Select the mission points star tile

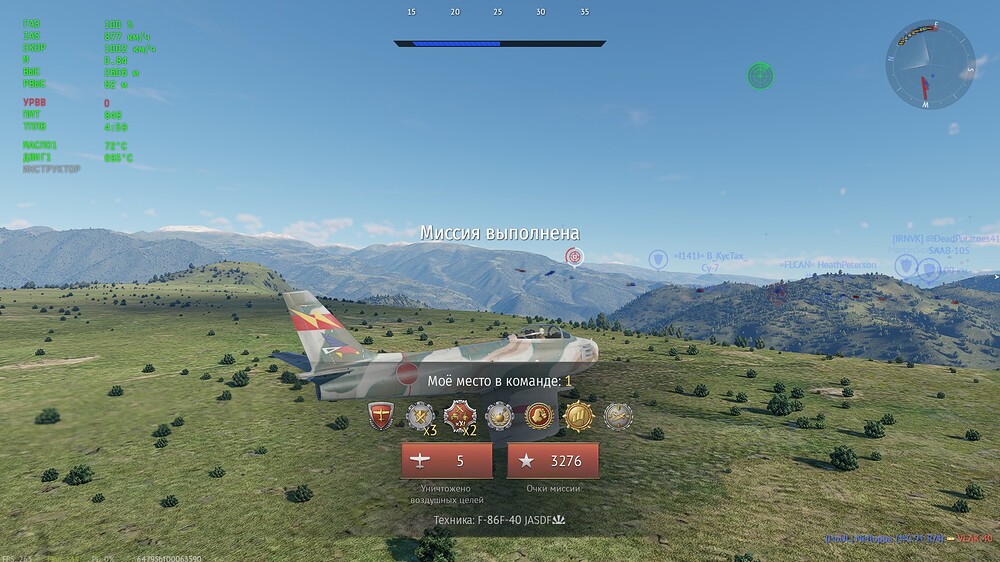coord(553,461)
